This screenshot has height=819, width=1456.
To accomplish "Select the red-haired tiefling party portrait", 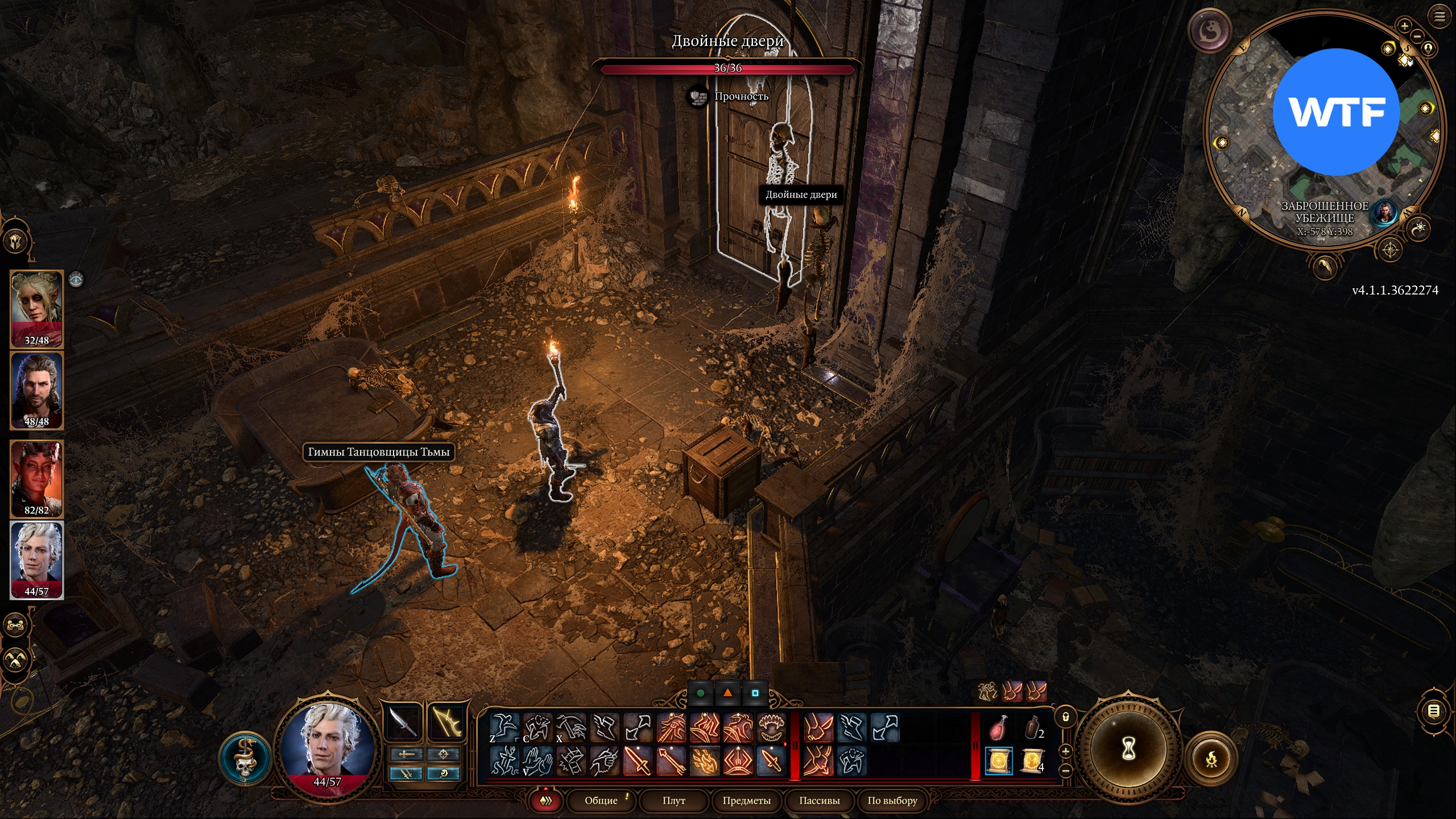I will tap(37, 478).
